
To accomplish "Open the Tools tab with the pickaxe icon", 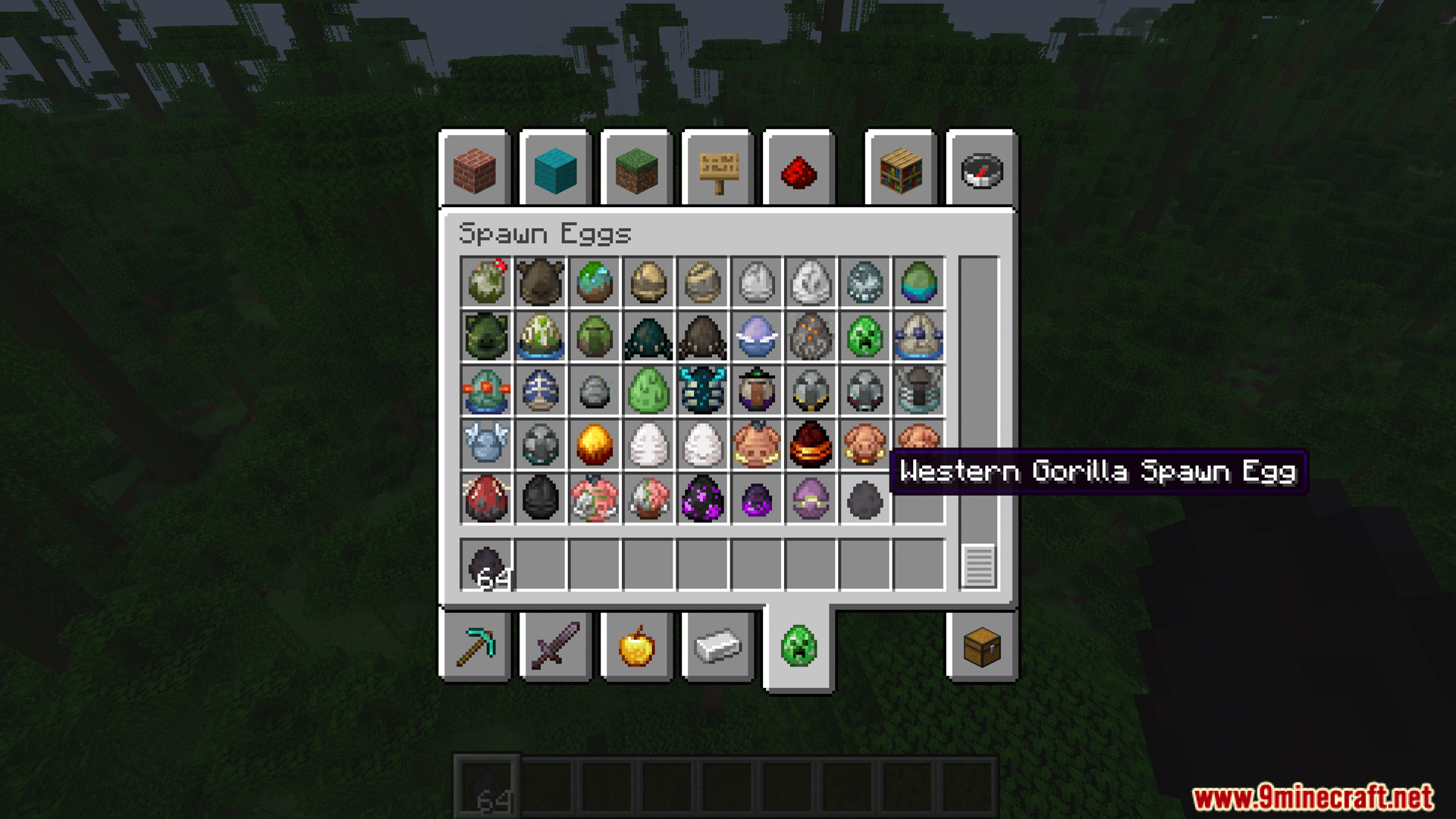I will pyautogui.click(x=474, y=647).
